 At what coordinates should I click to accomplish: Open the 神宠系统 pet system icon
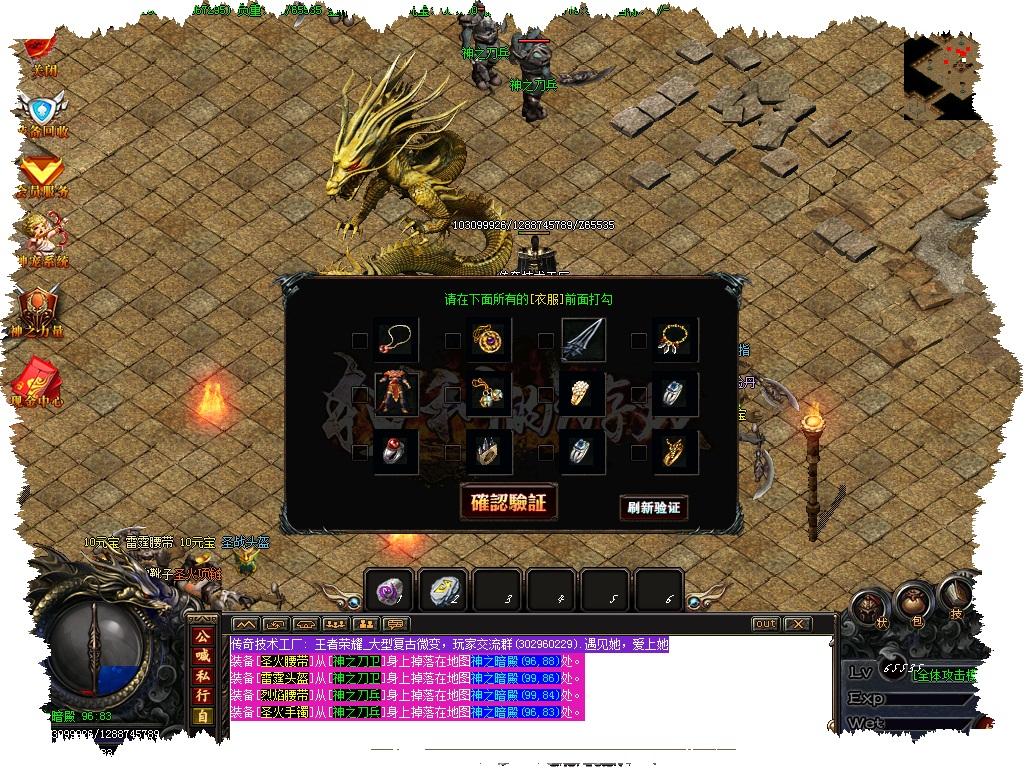pos(42,240)
